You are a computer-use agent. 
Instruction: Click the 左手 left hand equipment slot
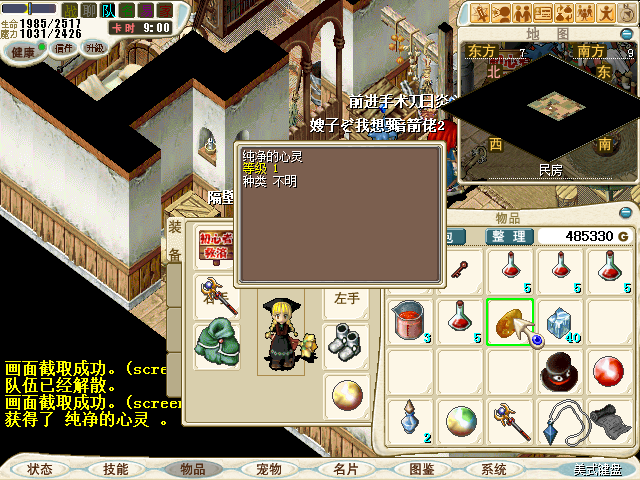[347, 297]
